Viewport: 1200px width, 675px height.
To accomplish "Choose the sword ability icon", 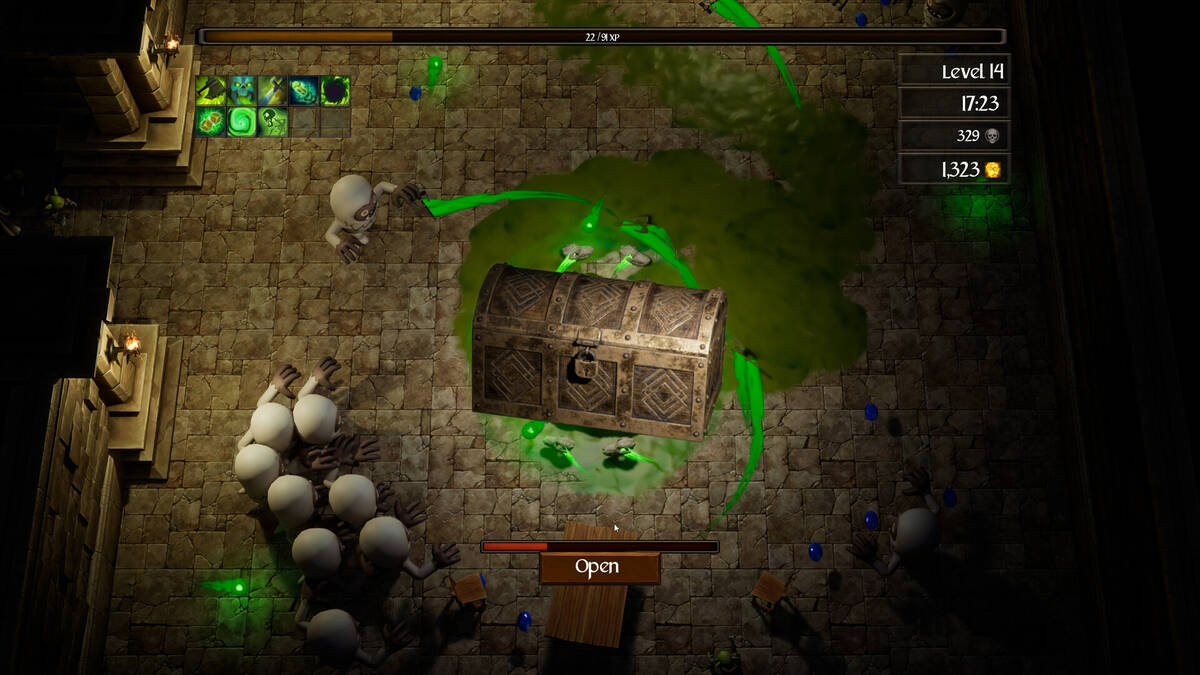I will tap(272, 90).
